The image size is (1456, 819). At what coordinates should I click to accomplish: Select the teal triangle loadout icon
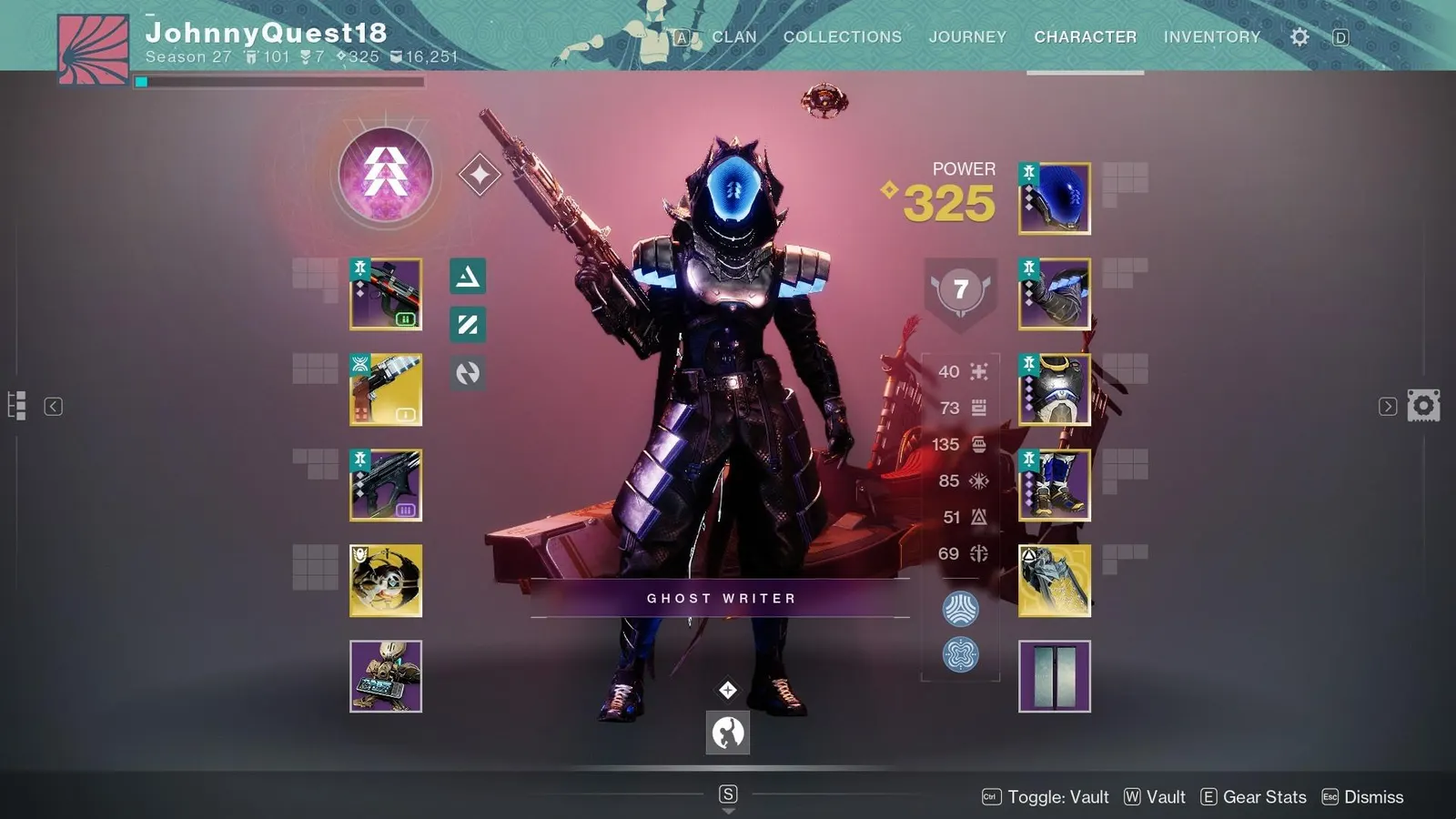click(x=469, y=277)
